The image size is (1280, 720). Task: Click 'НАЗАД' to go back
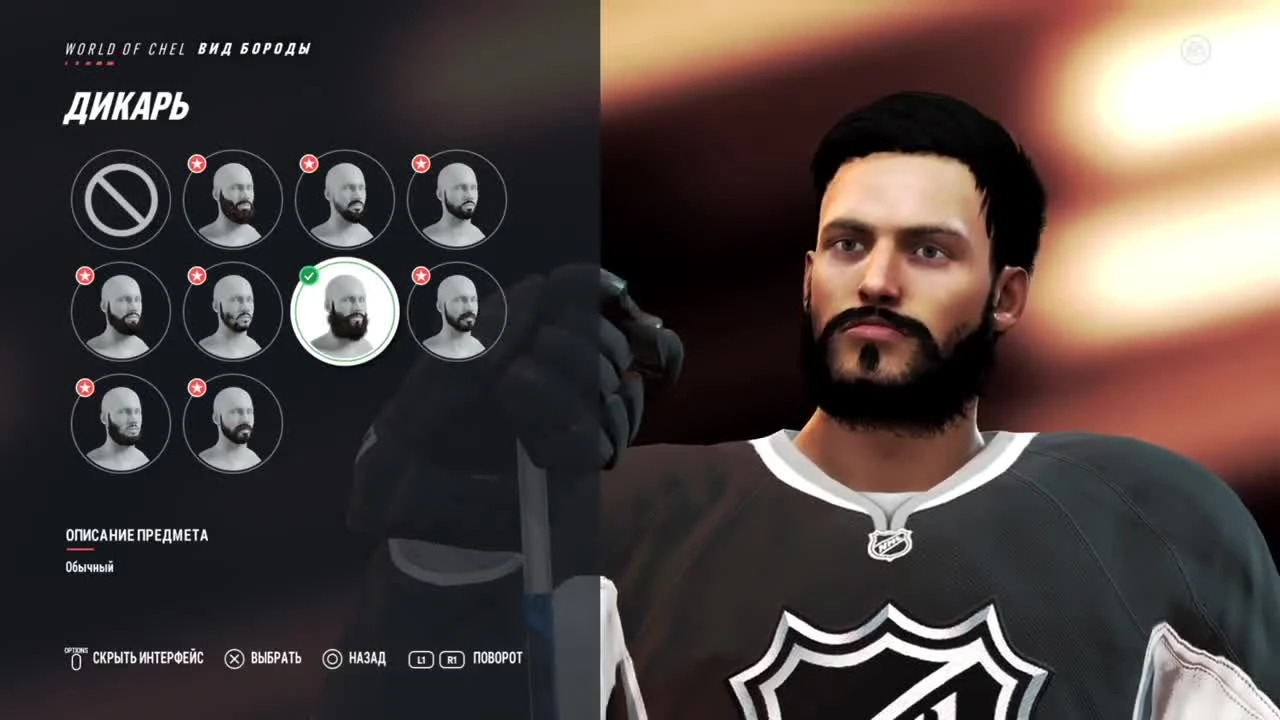(365, 659)
